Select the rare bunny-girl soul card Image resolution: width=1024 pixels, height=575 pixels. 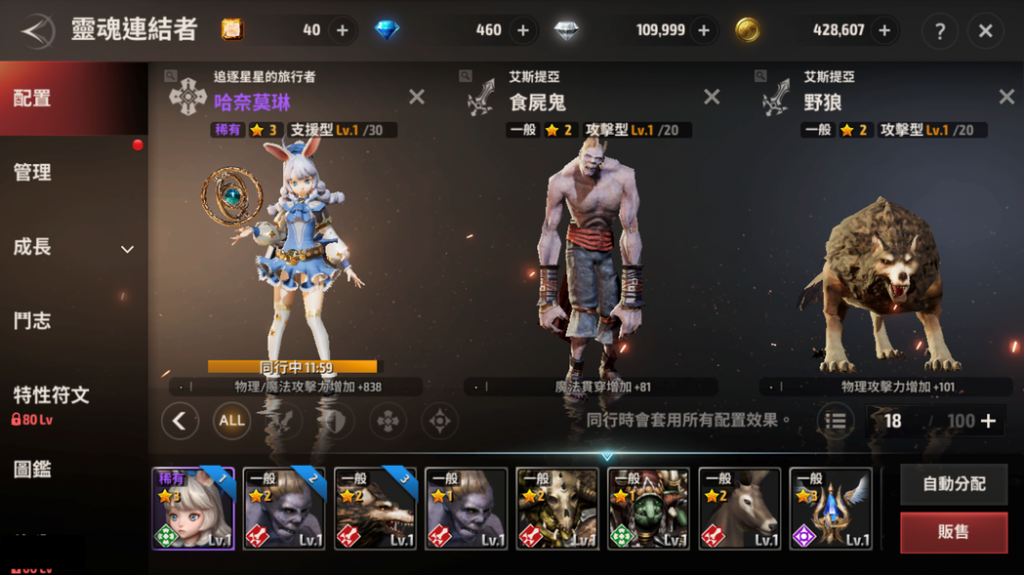click(x=193, y=509)
